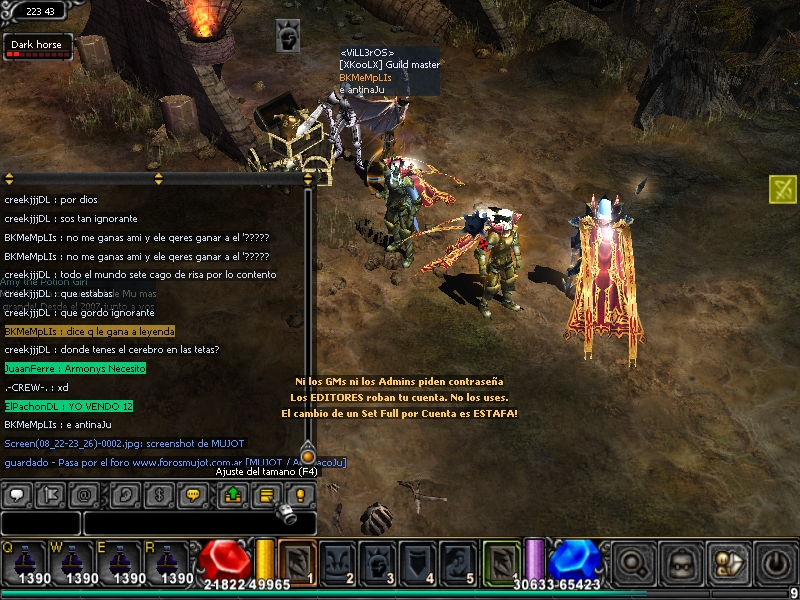
Task: Use the W potion slot
Action: click(x=78, y=562)
